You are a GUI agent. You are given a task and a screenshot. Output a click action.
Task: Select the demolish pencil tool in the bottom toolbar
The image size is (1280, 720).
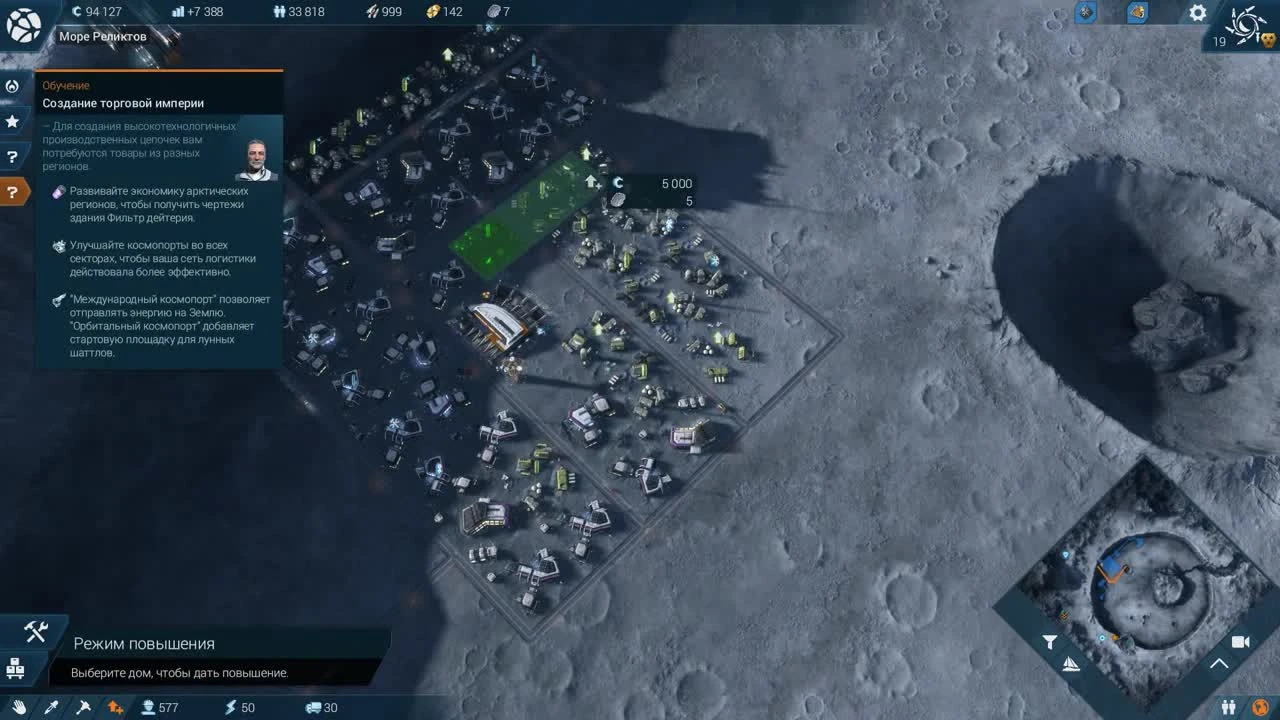[53, 708]
